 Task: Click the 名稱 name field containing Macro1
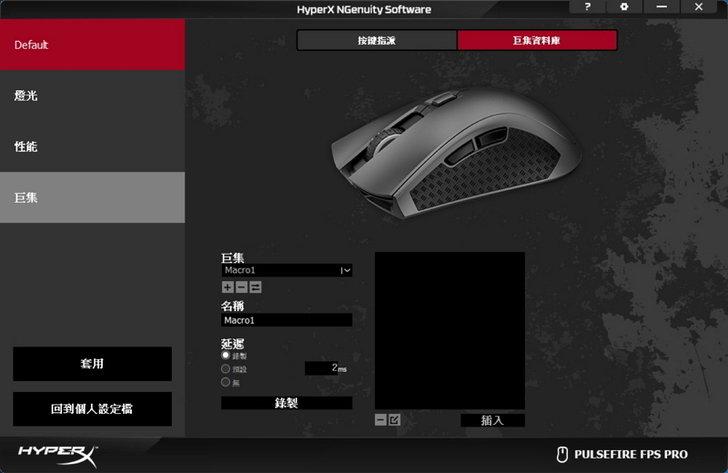(286, 321)
